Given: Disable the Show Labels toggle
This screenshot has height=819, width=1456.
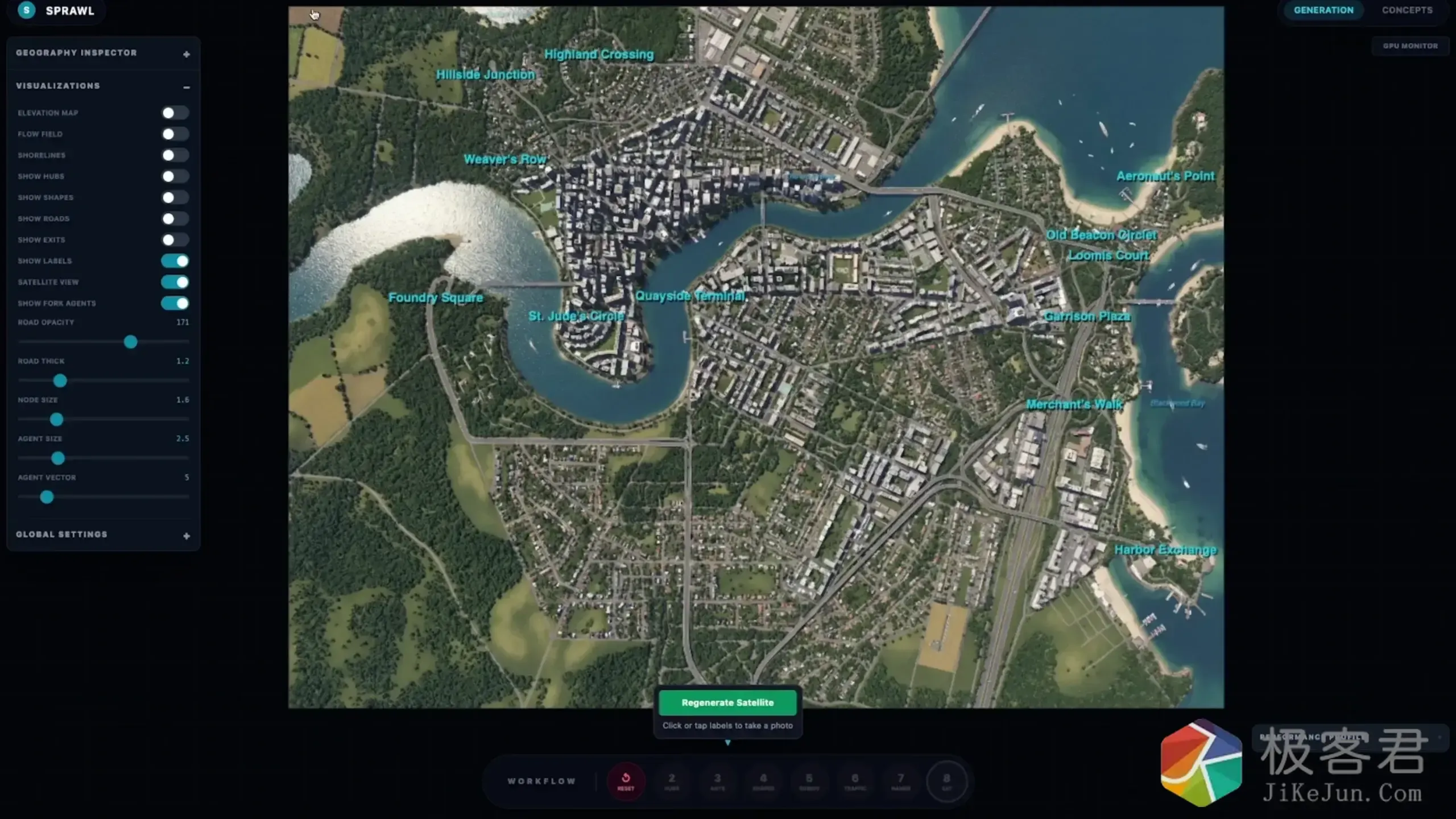Looking at the screenshot, I should (175, 261).
